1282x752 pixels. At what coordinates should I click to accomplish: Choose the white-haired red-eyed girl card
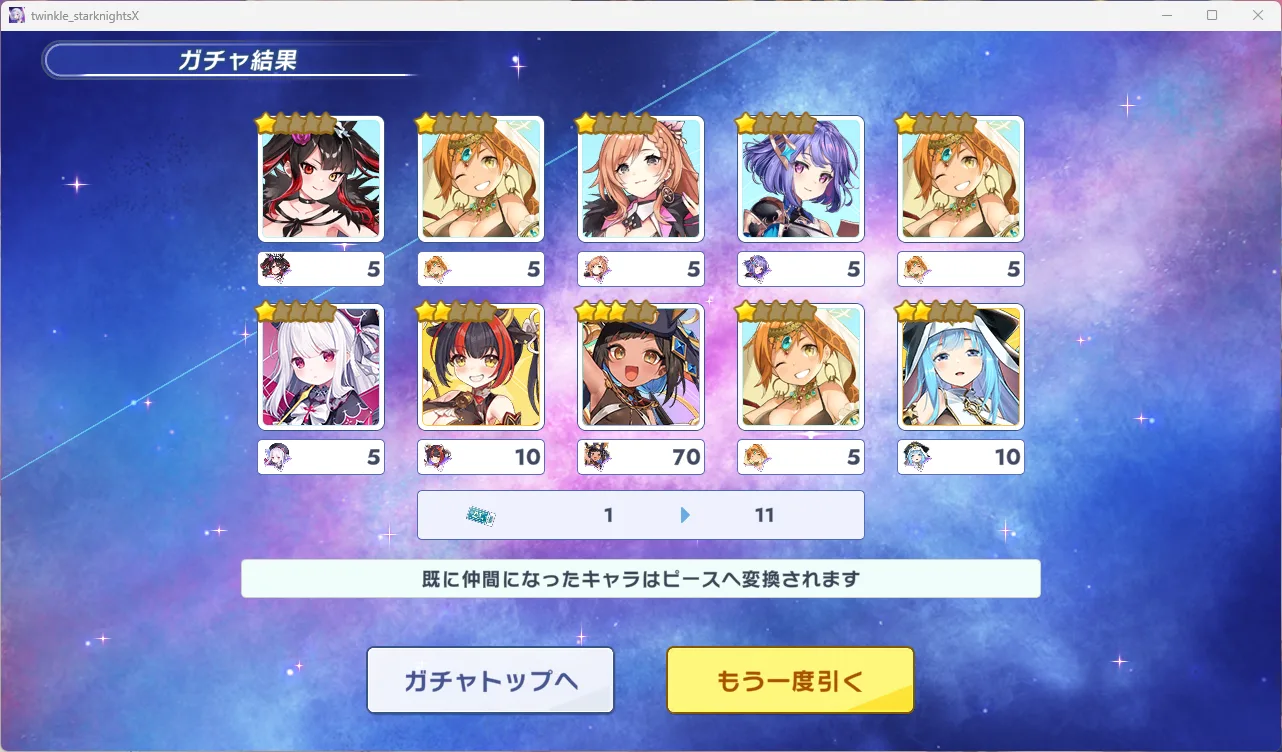point(321,367)
